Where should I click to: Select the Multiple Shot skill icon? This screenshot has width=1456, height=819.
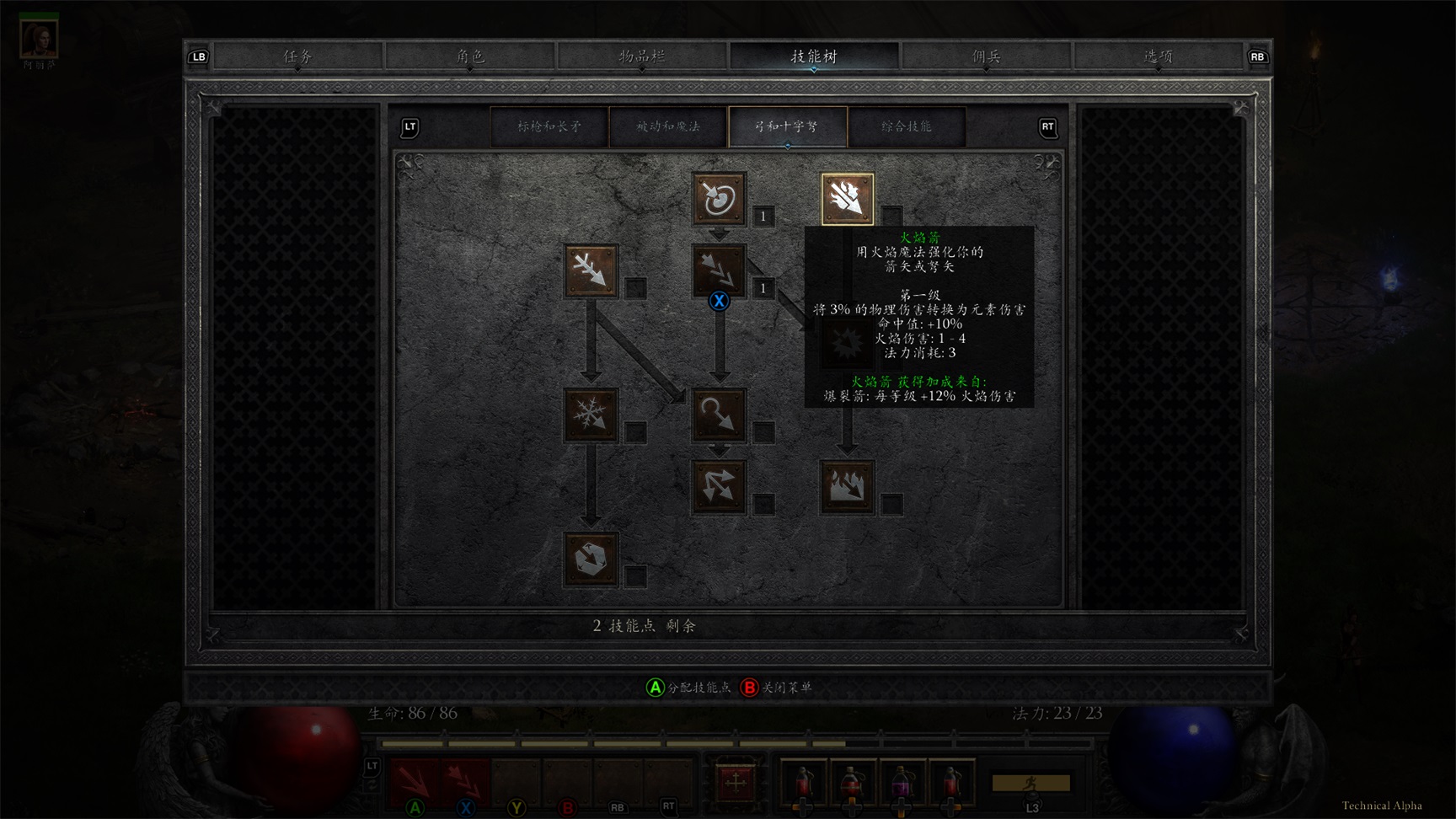[x=718, y=270]
